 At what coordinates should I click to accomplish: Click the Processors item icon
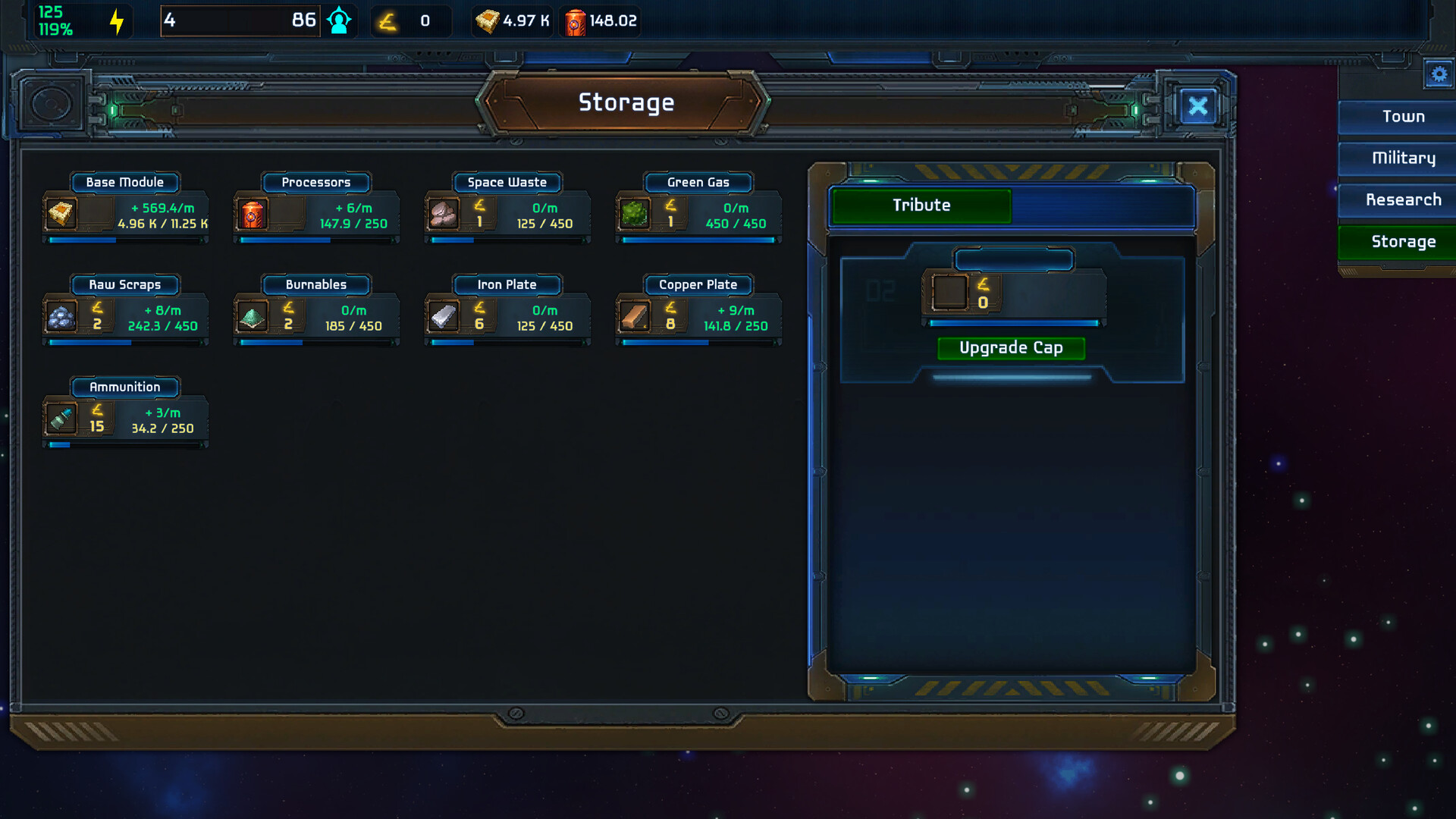pyautogui.click(x=252, y=215)
